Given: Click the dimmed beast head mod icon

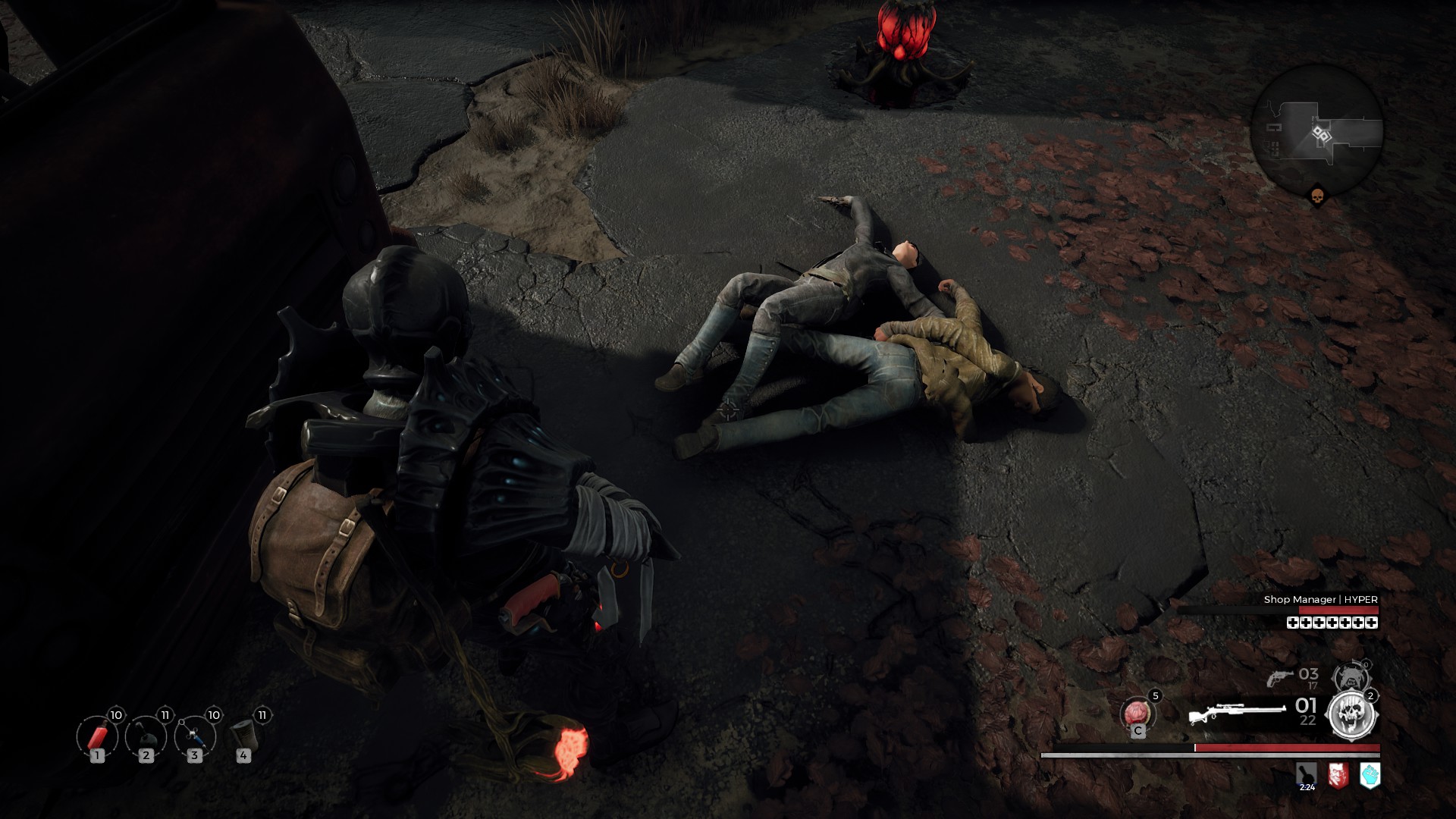Looking at the screenshot, I should [1352, 677].
